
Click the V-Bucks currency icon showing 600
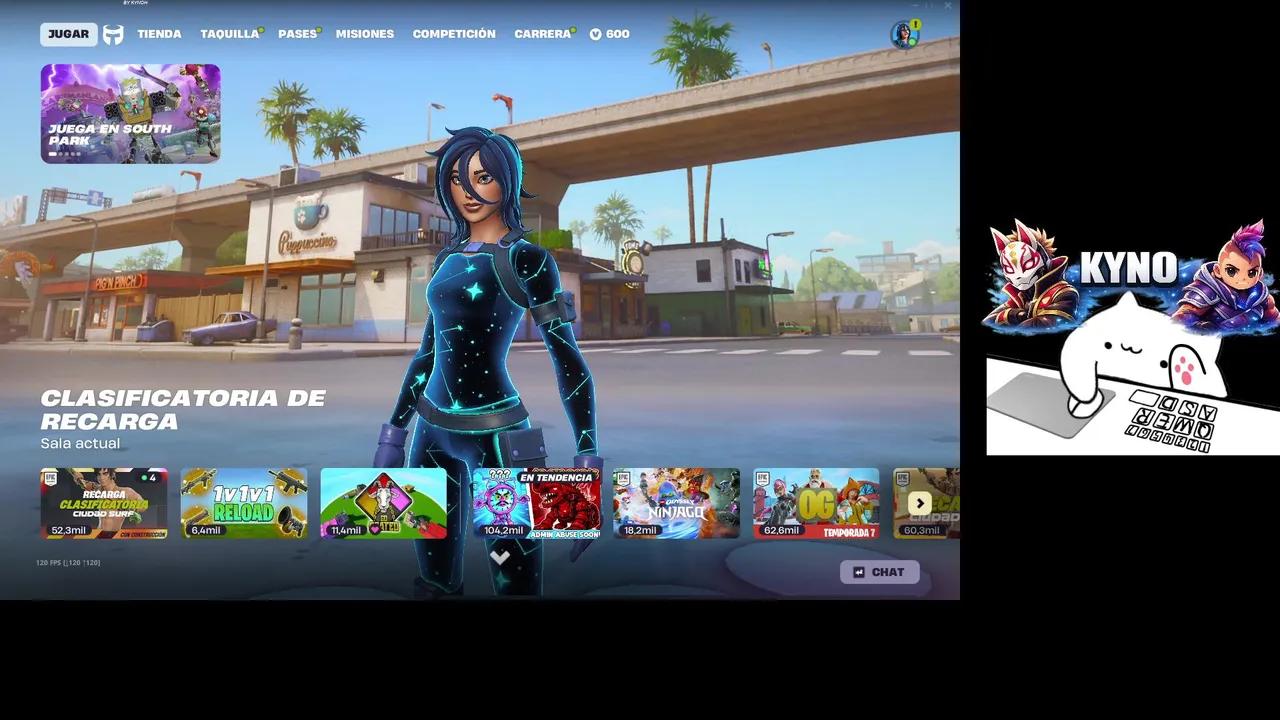tap(594, 33)
